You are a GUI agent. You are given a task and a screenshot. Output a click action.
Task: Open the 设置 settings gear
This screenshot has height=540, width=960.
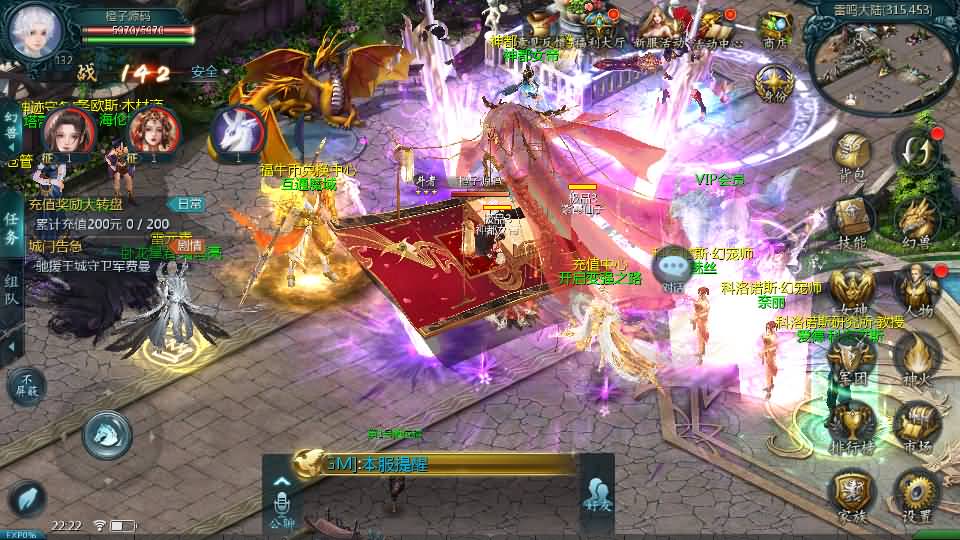(x=915, y=493)
